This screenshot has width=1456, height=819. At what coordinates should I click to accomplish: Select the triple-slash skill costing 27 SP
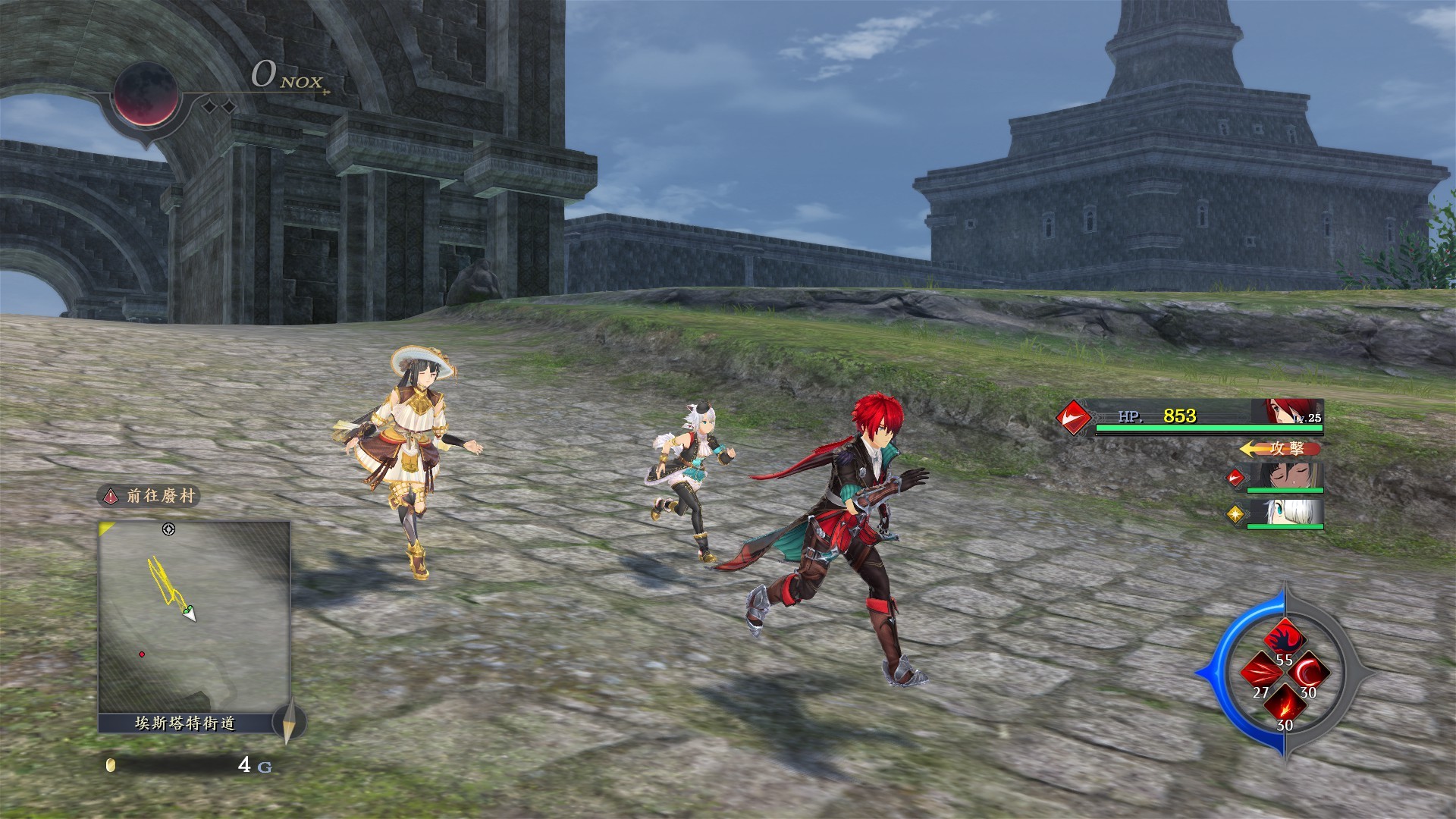click(1261, 672)
